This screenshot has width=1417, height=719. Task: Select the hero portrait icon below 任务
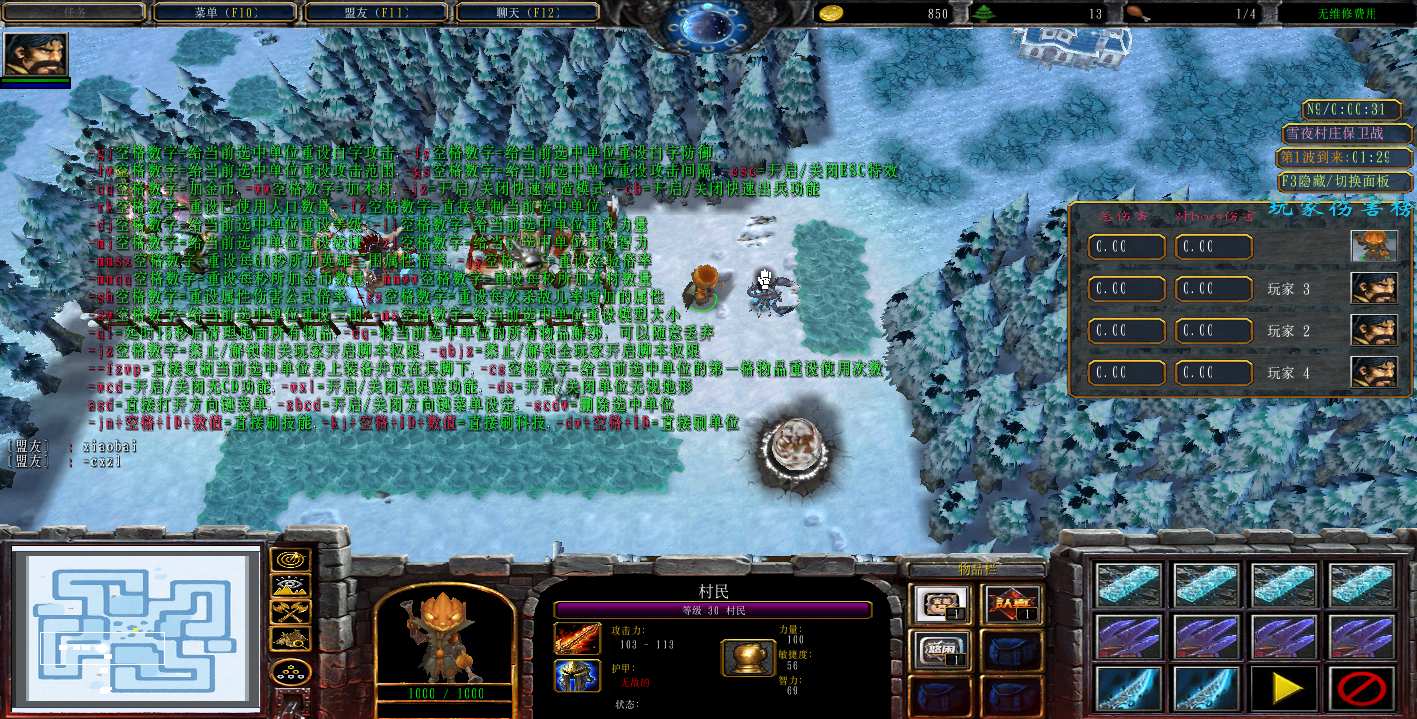tap(36, 55)
